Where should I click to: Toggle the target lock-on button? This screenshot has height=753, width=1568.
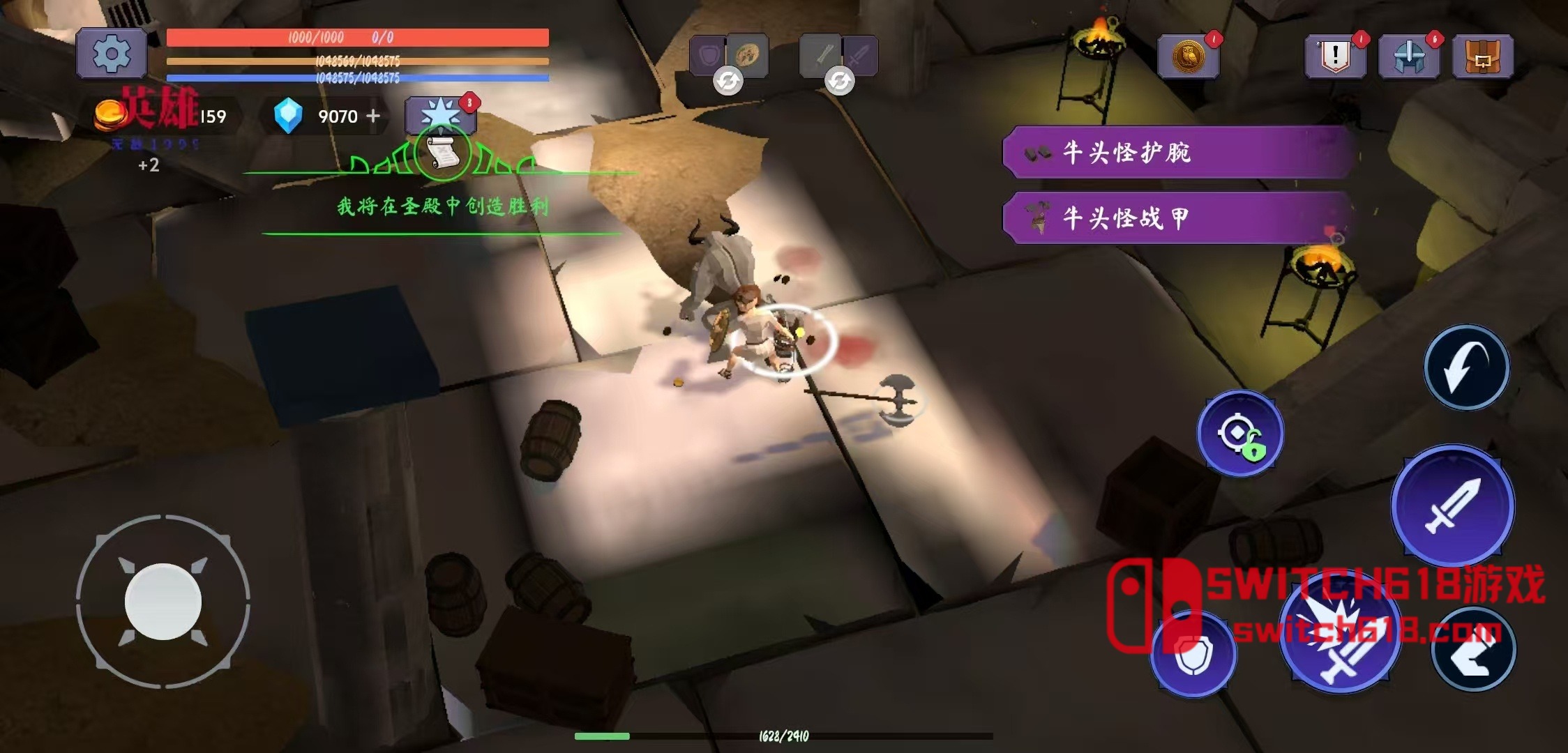tap(1240, 434)
